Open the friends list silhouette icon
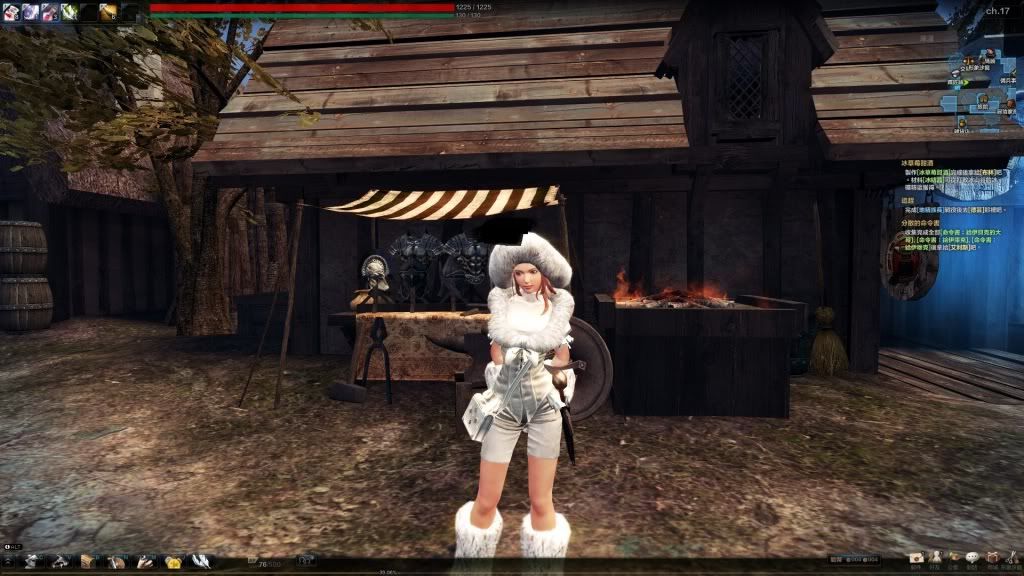 click(x=936, y=557)
